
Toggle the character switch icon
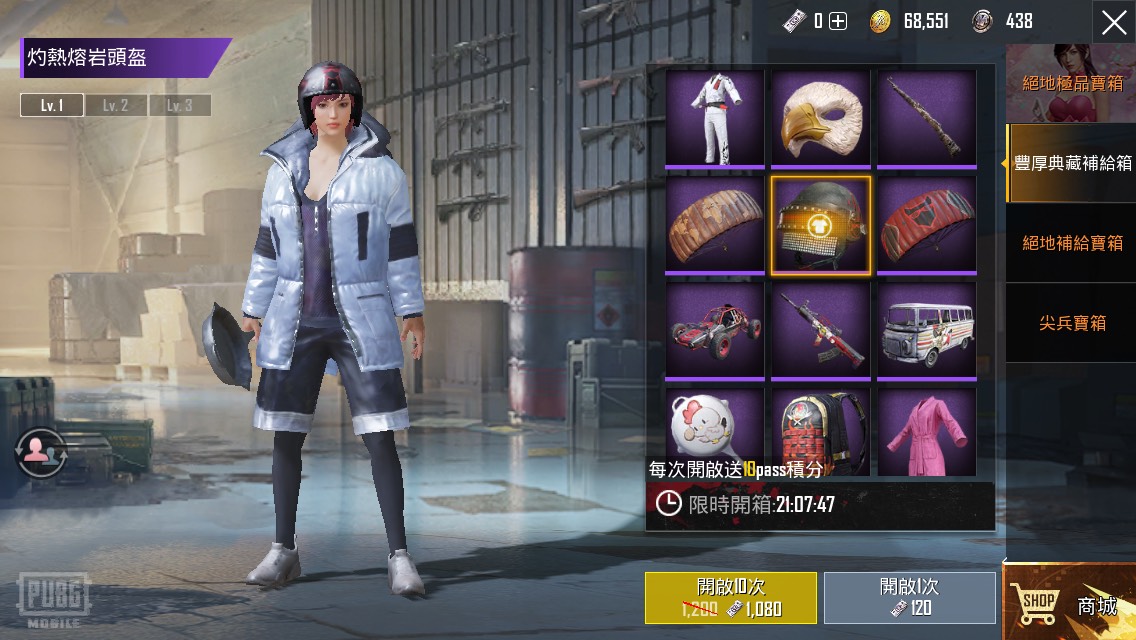pyautogui.click(x=40, y=452)
